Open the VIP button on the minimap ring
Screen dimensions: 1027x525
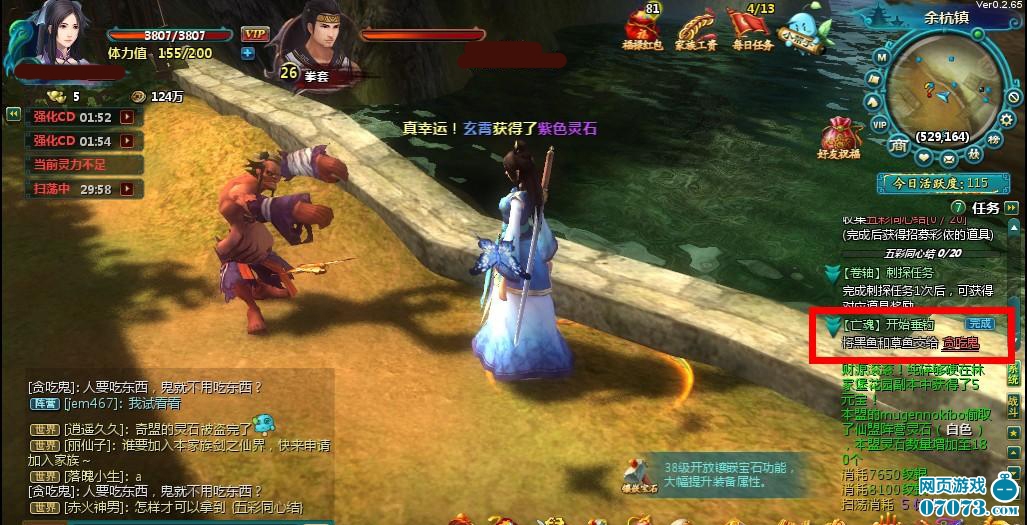pos(880,124)
